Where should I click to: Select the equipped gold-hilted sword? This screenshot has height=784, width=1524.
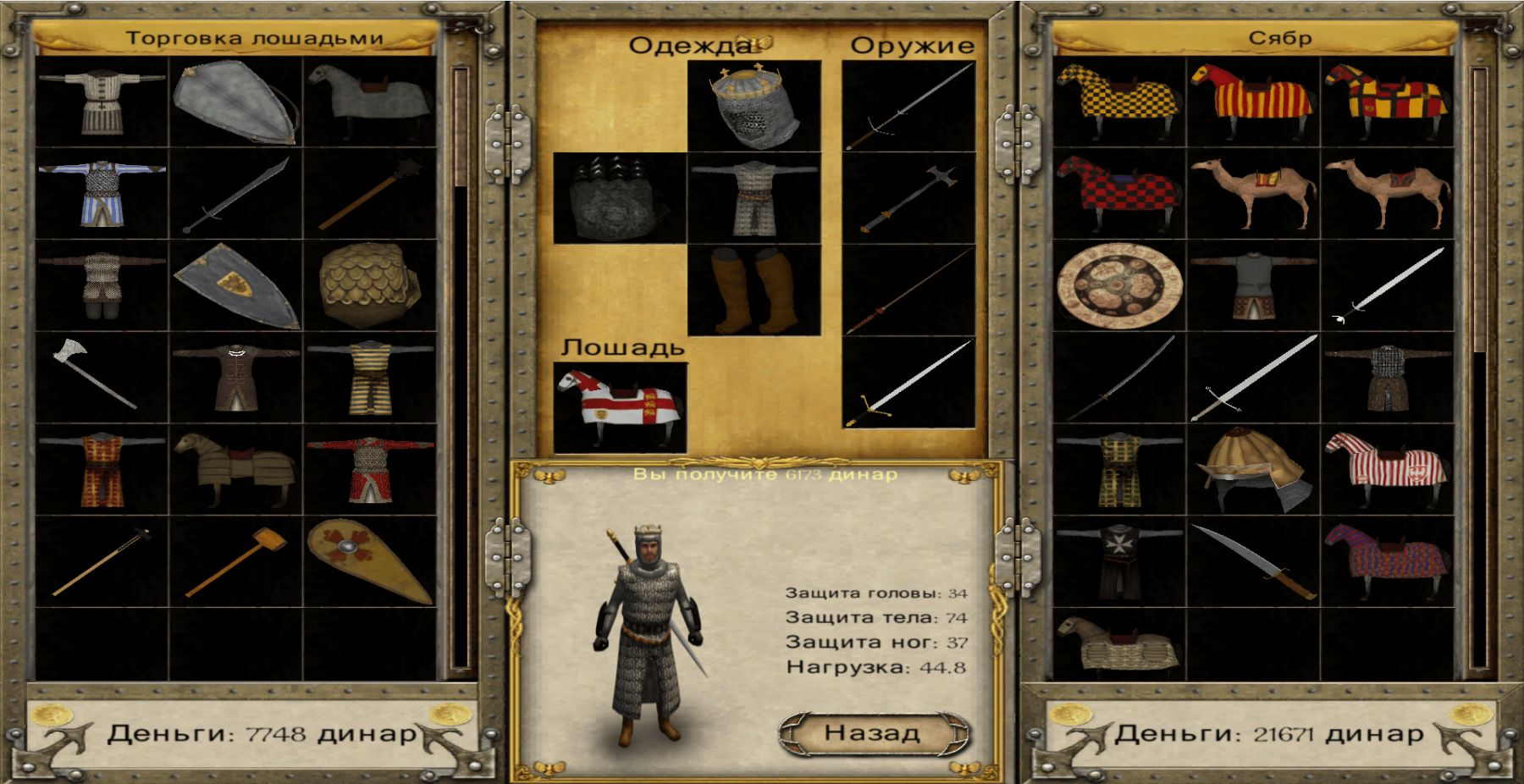tap(908, 383)
